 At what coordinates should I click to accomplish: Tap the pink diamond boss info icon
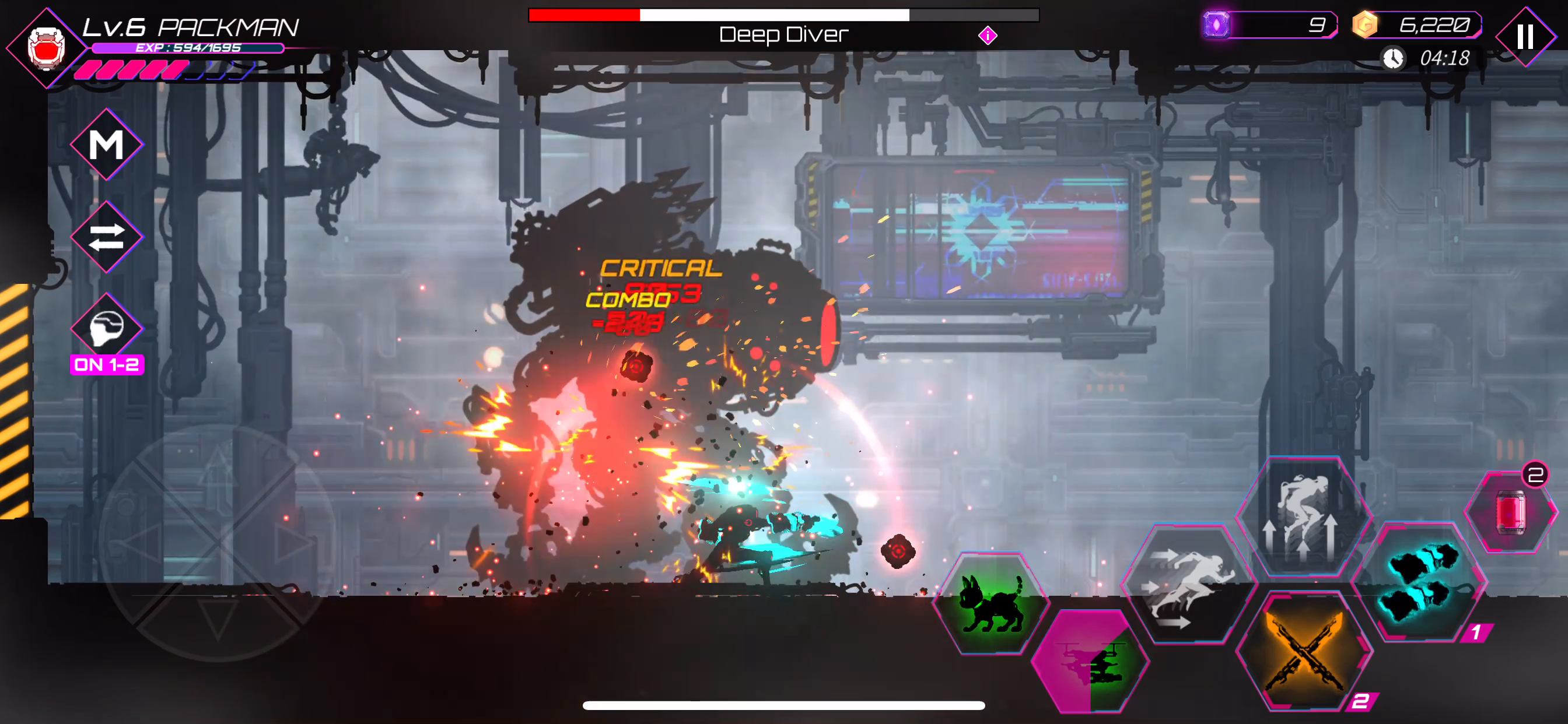[x=988, y=36]
